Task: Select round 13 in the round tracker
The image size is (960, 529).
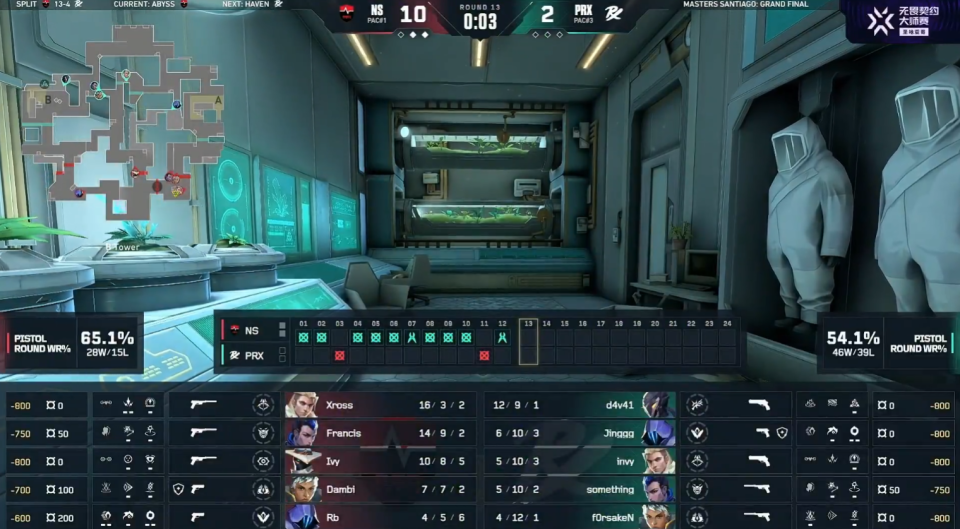Action: pyautogui.click(x=528, y=339)
